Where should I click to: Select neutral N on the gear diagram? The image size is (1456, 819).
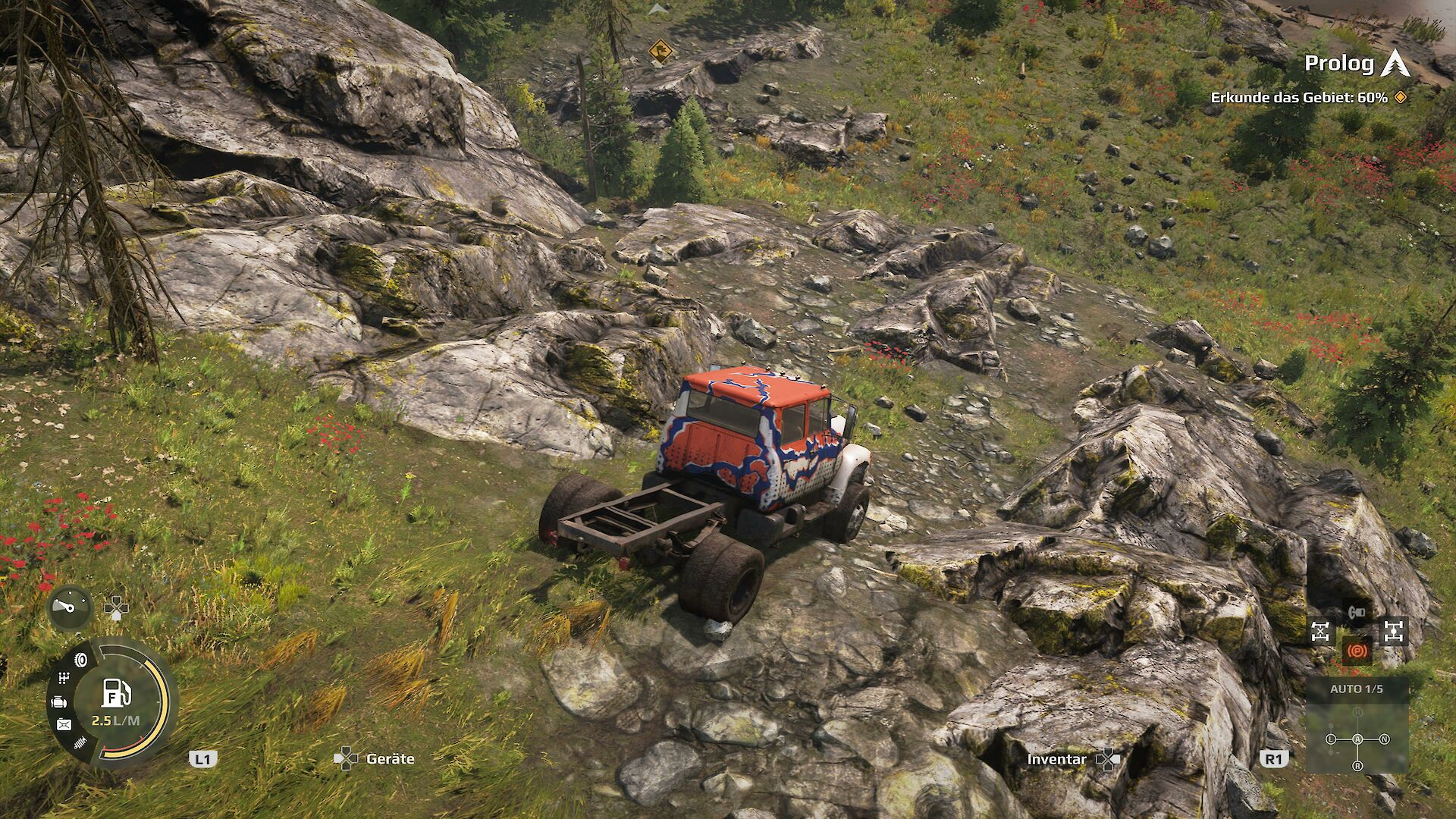(1384, 739)
